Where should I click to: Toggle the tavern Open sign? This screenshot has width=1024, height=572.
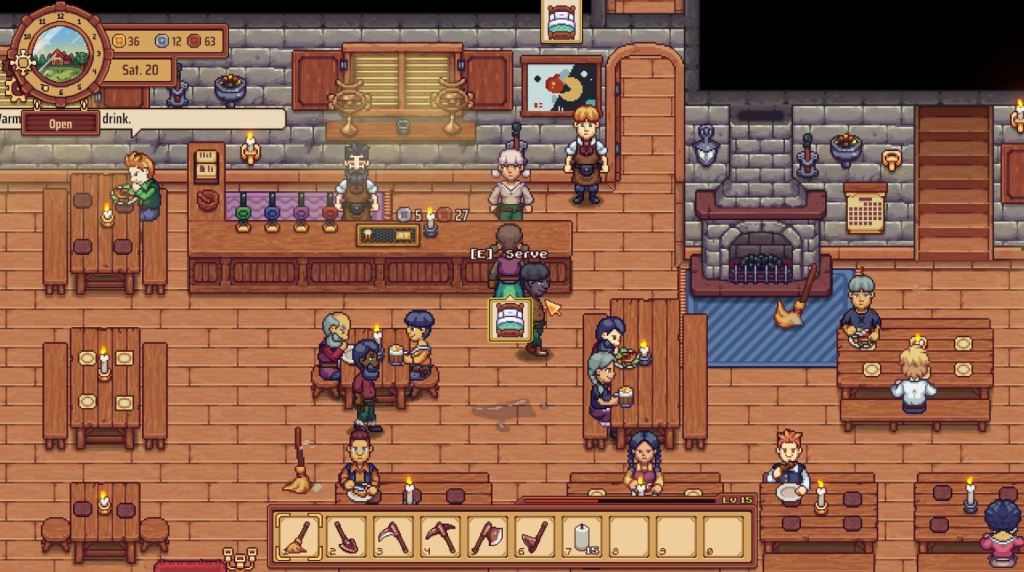[61, 123]
